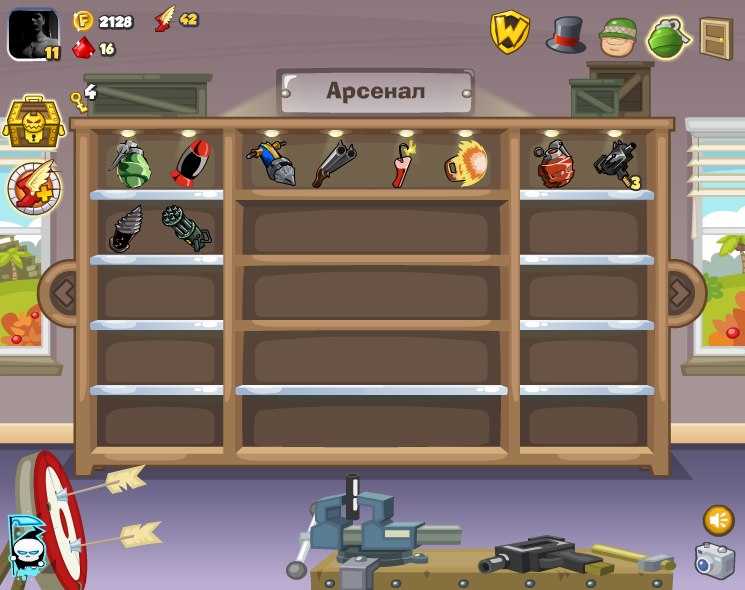The width and height of the screenshot is (745, 590).
Task: Pick the double-barrel shotgun
Action: click(x=333, y=164)
